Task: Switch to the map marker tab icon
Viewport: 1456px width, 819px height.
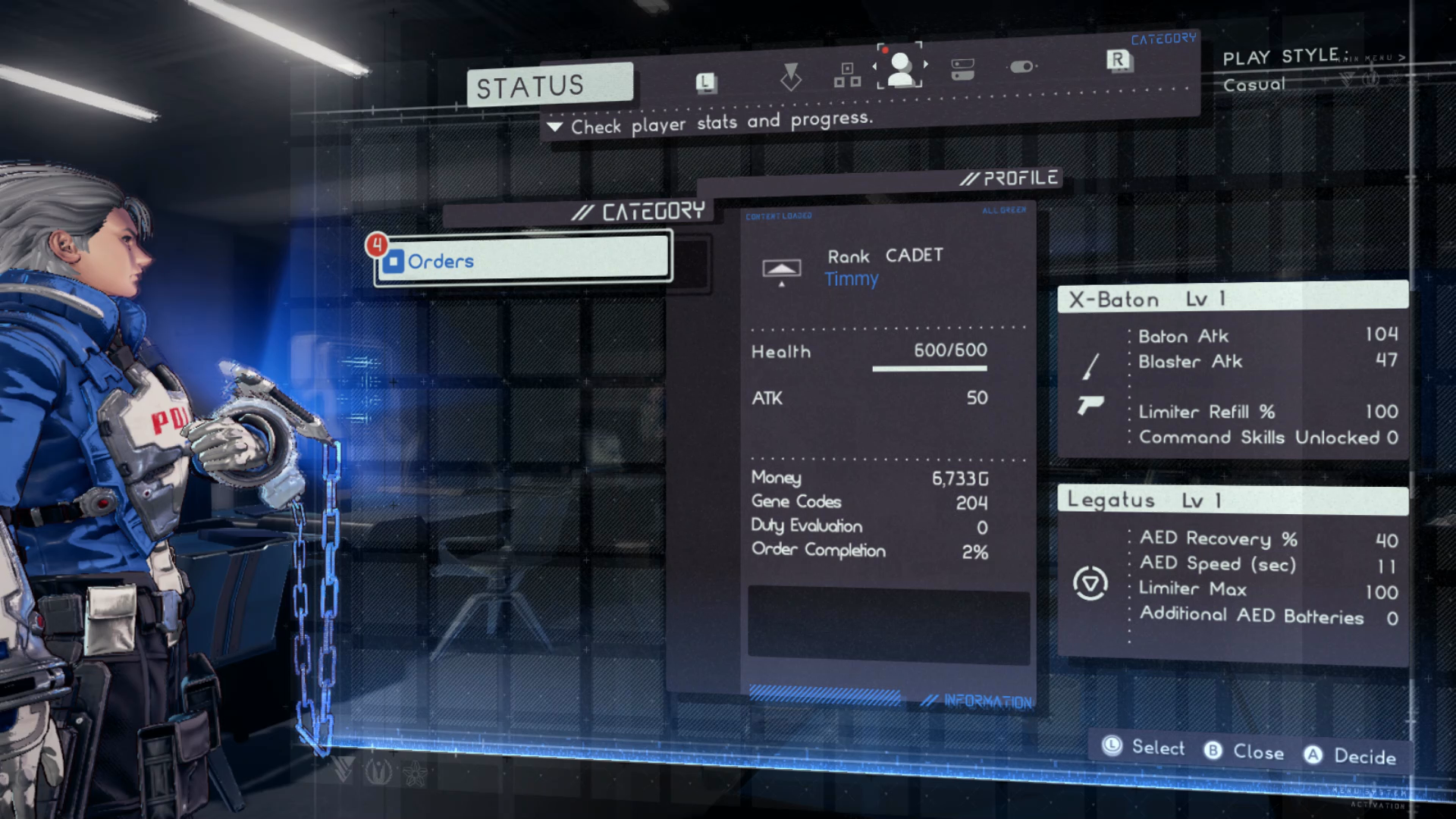Action: point(790,77)
